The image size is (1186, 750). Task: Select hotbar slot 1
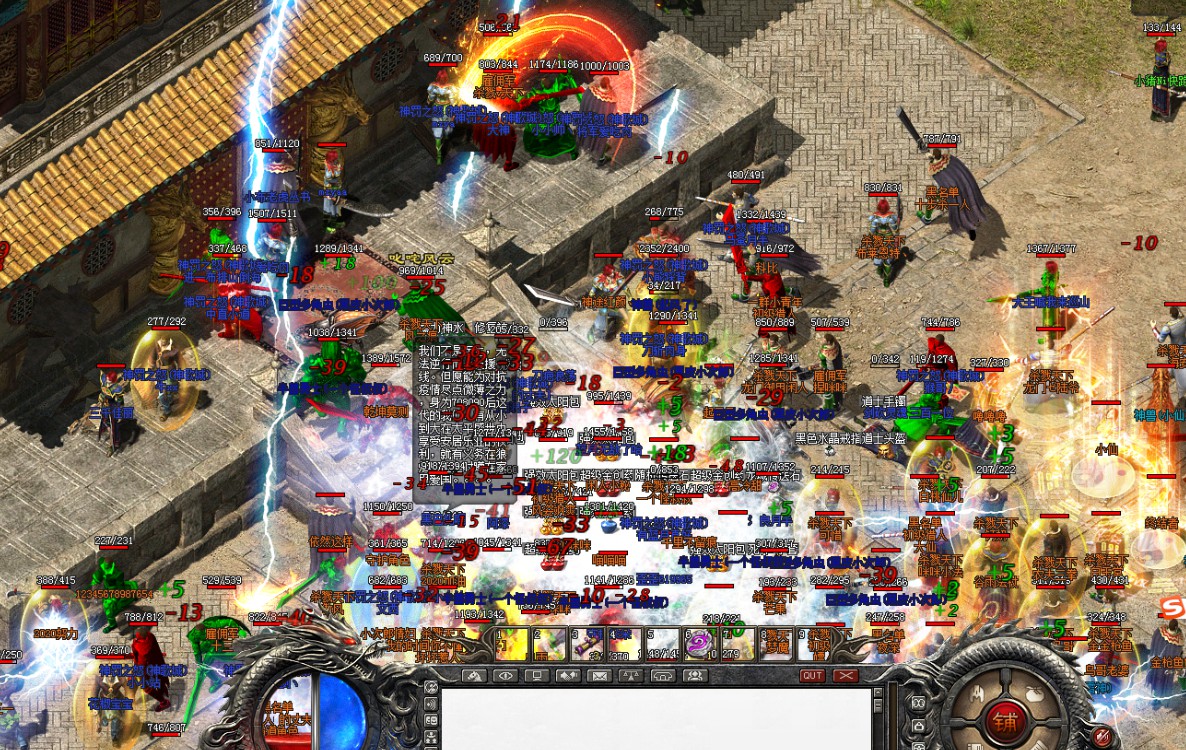pos(511,644)
